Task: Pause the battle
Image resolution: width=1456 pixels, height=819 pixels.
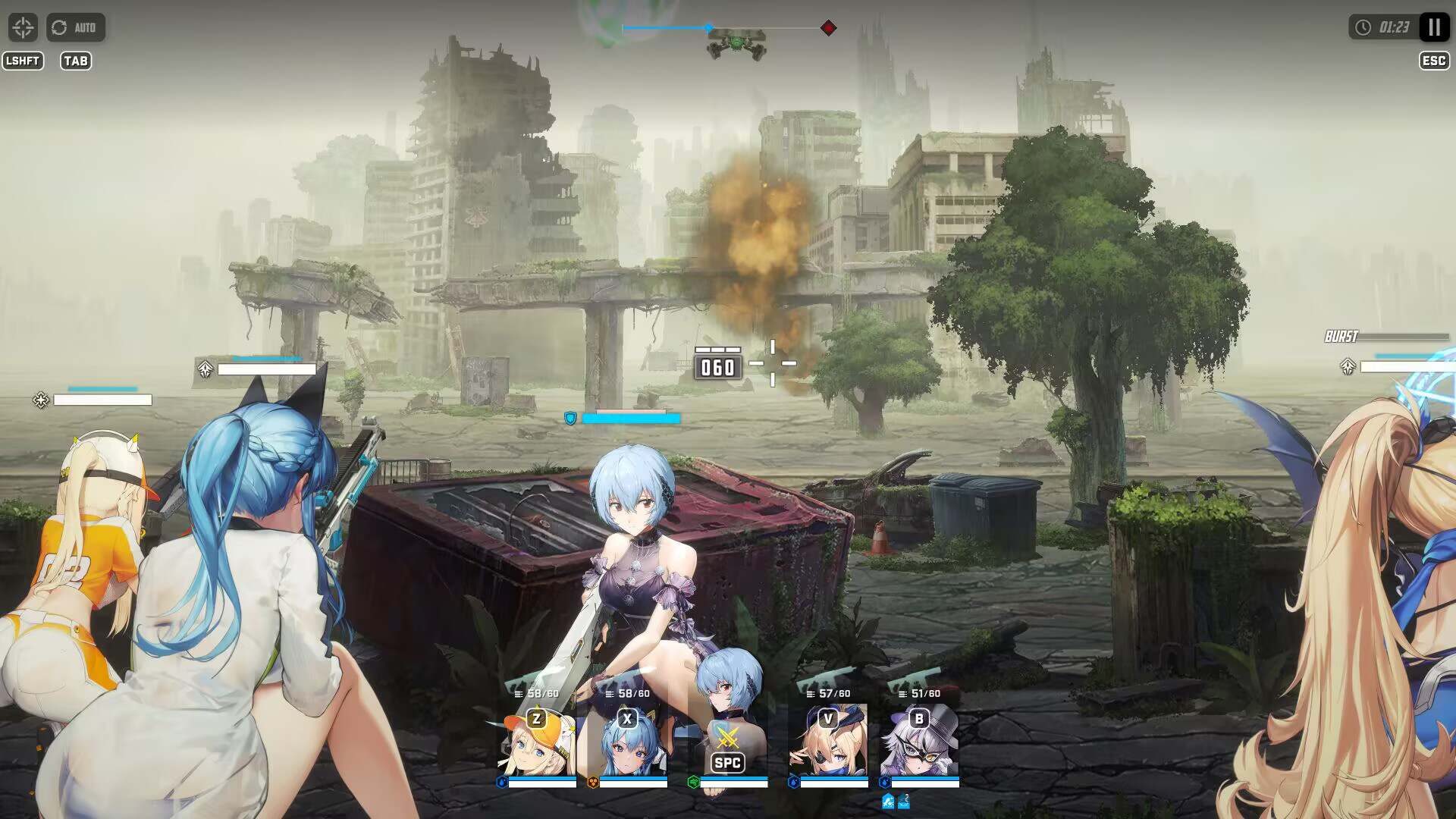Action: point(1433,27)
